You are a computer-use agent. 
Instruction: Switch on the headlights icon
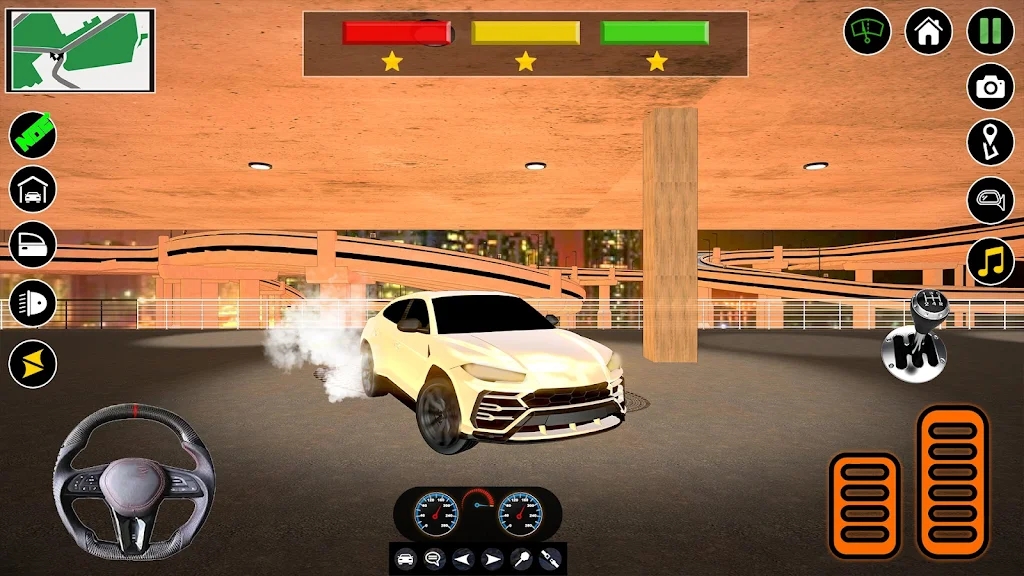pos(33,303)
